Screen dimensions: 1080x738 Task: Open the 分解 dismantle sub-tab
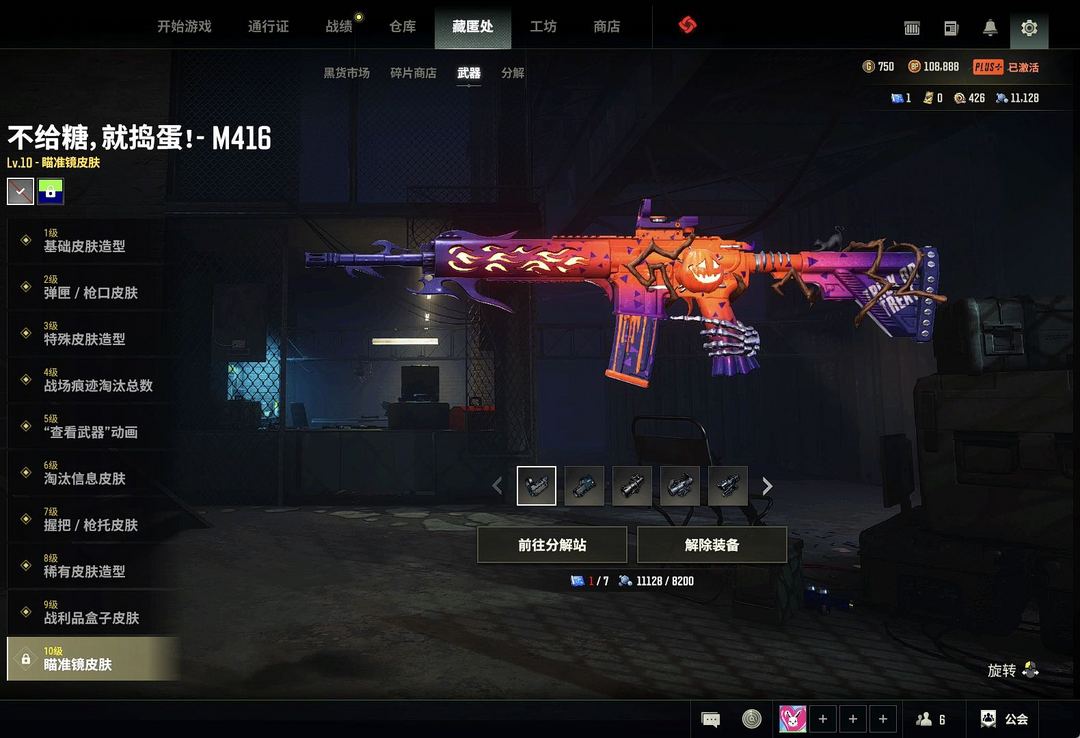pos(513,73)
